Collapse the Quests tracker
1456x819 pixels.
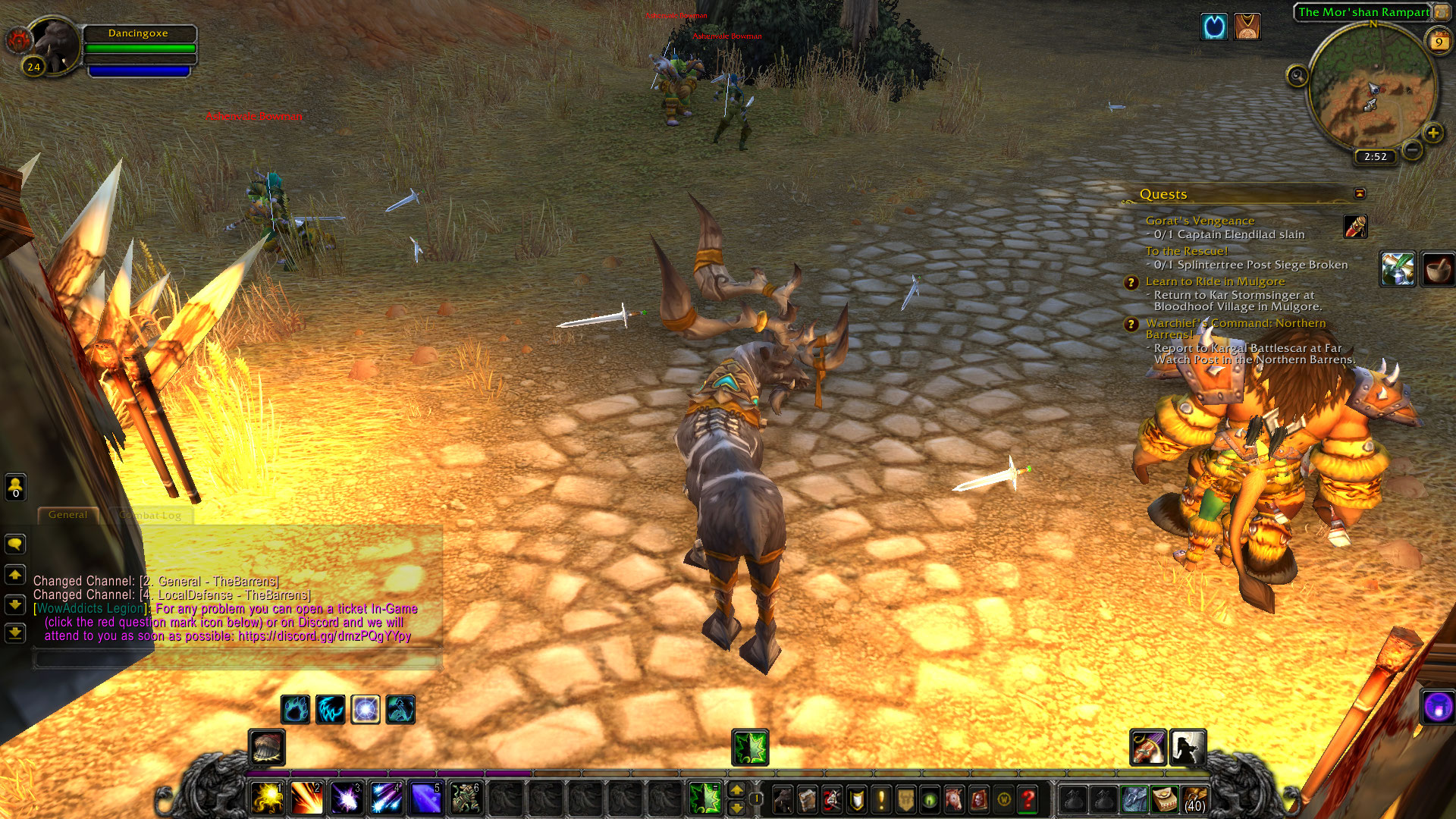click(x=1360, y=193)
